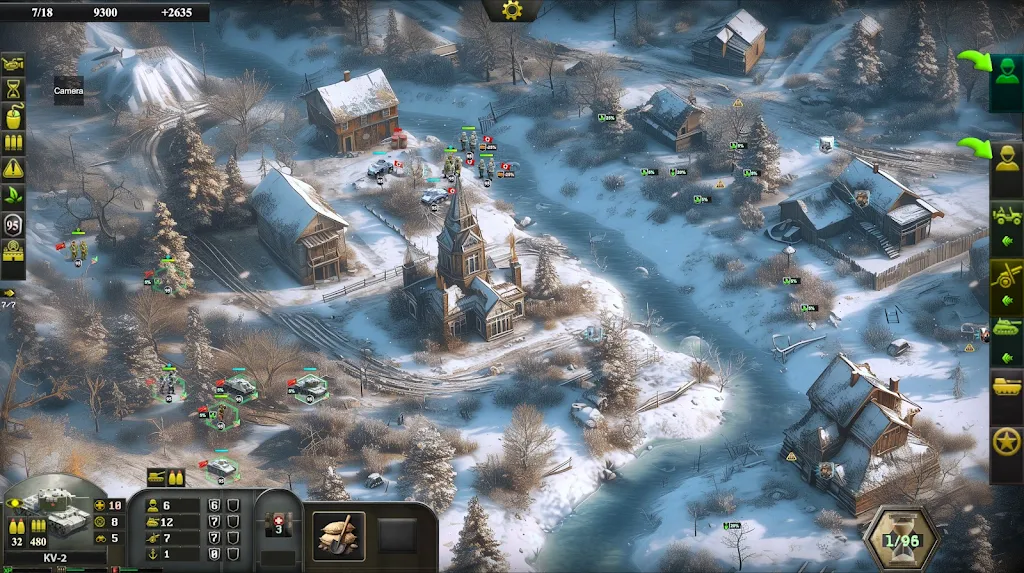The image size is (1024, 573).
Task: Select the yellow heavy tank category
Action: (x=1006, y=387)
